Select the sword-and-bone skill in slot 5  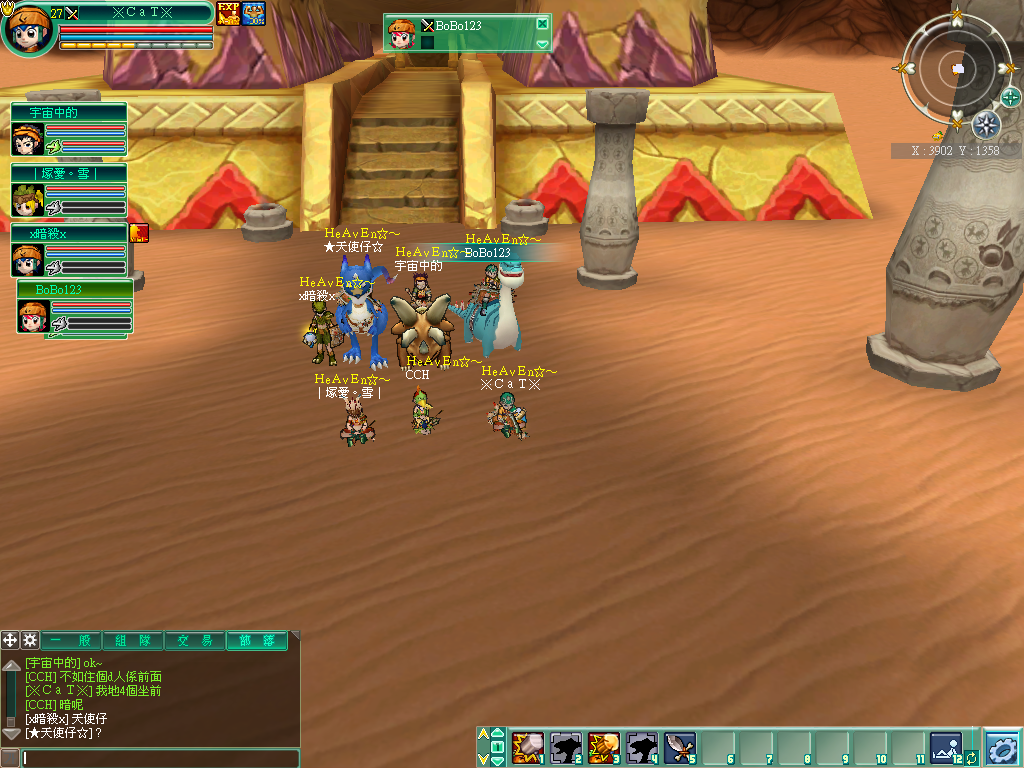click(x=680, y=747)
